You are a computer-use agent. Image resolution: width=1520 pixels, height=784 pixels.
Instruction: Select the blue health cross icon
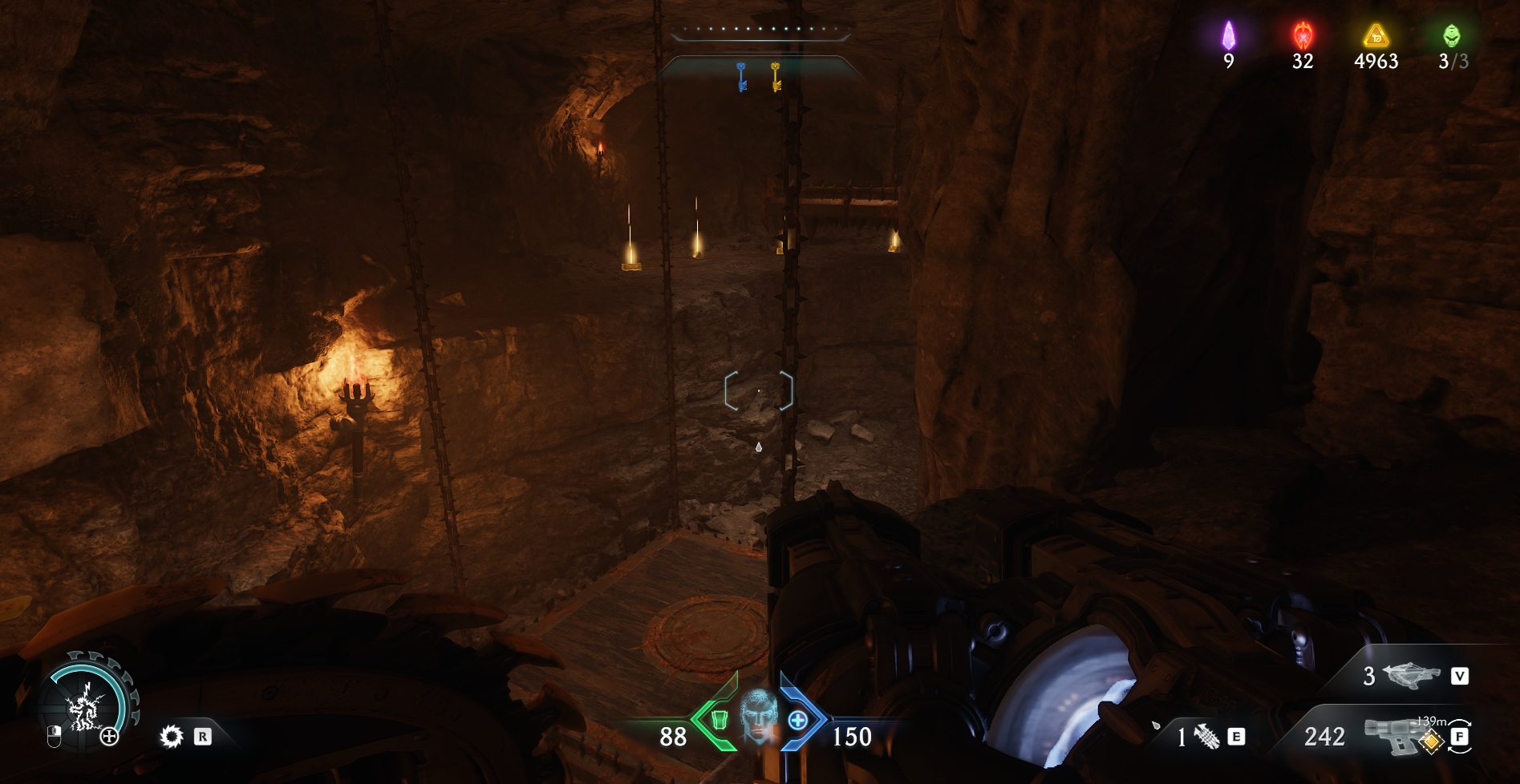pyautogui.click(x=797, y=720)
